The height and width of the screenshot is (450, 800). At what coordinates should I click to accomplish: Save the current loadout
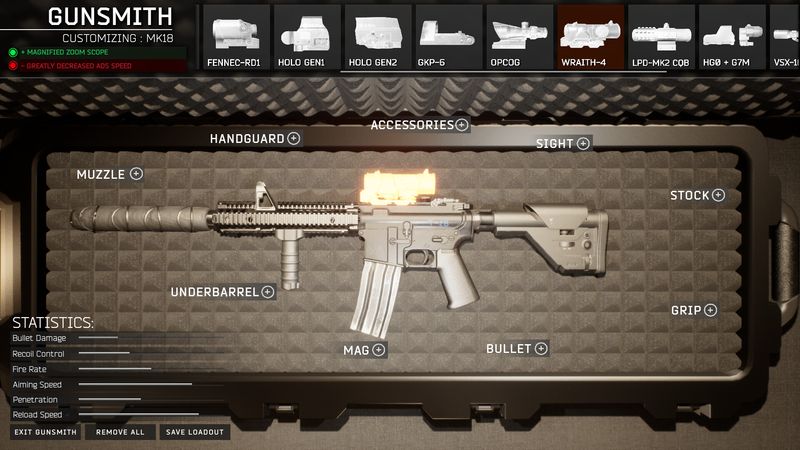click(x=196, y=432)
